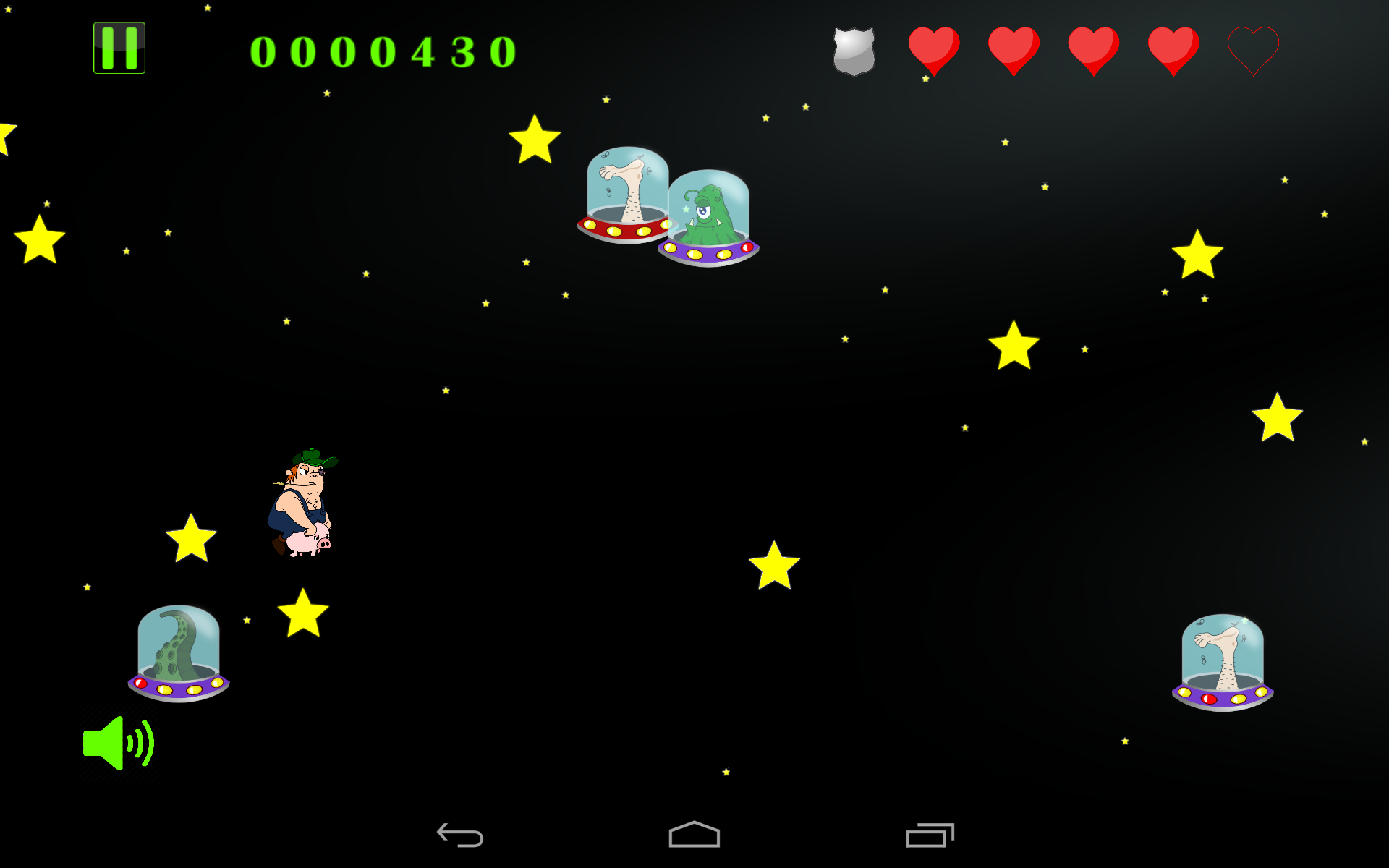
Task: Tap the first red heart icon
Action: click(x=934, y=49)
